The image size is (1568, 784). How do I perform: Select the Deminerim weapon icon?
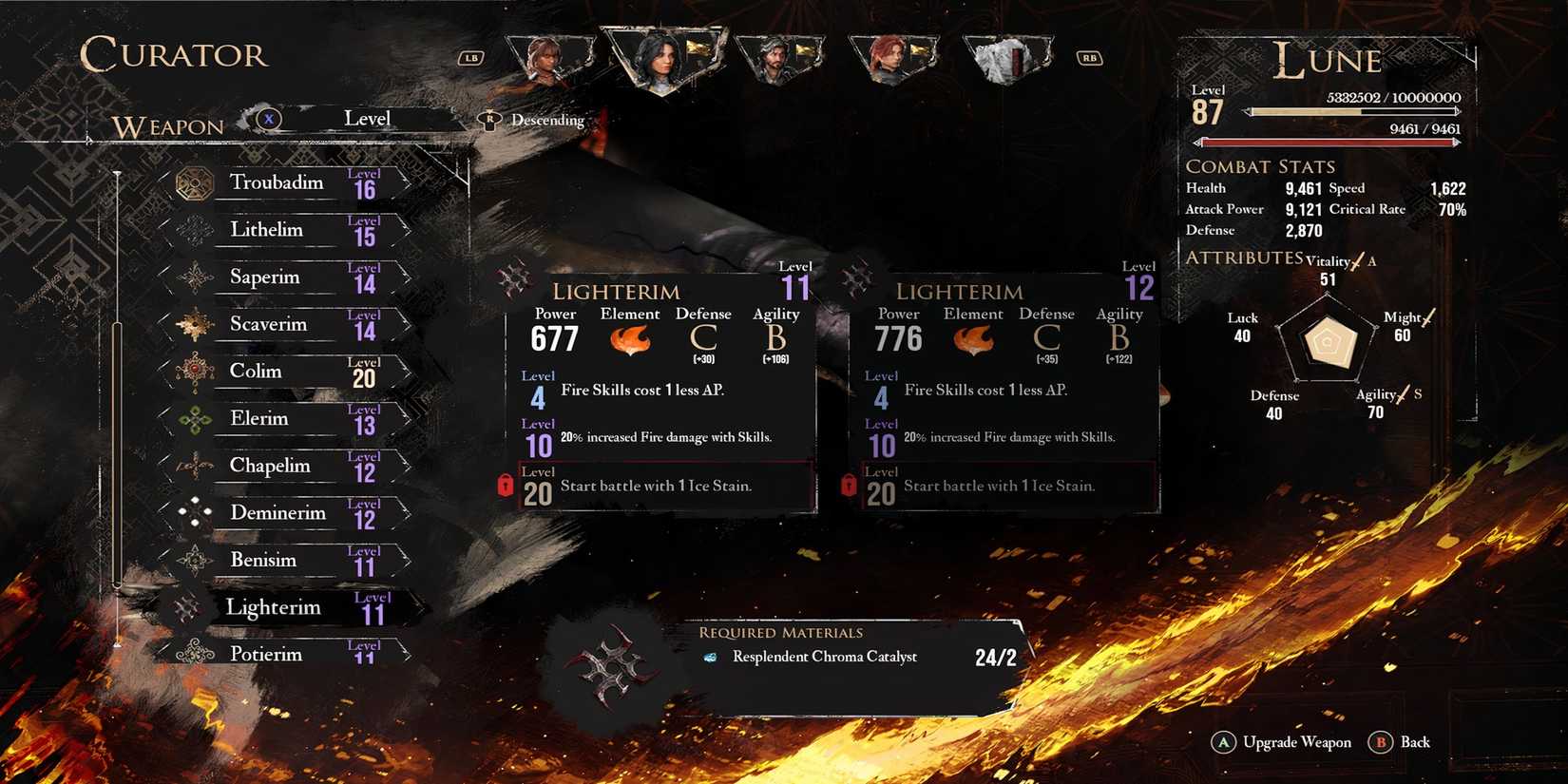(197, 513)
